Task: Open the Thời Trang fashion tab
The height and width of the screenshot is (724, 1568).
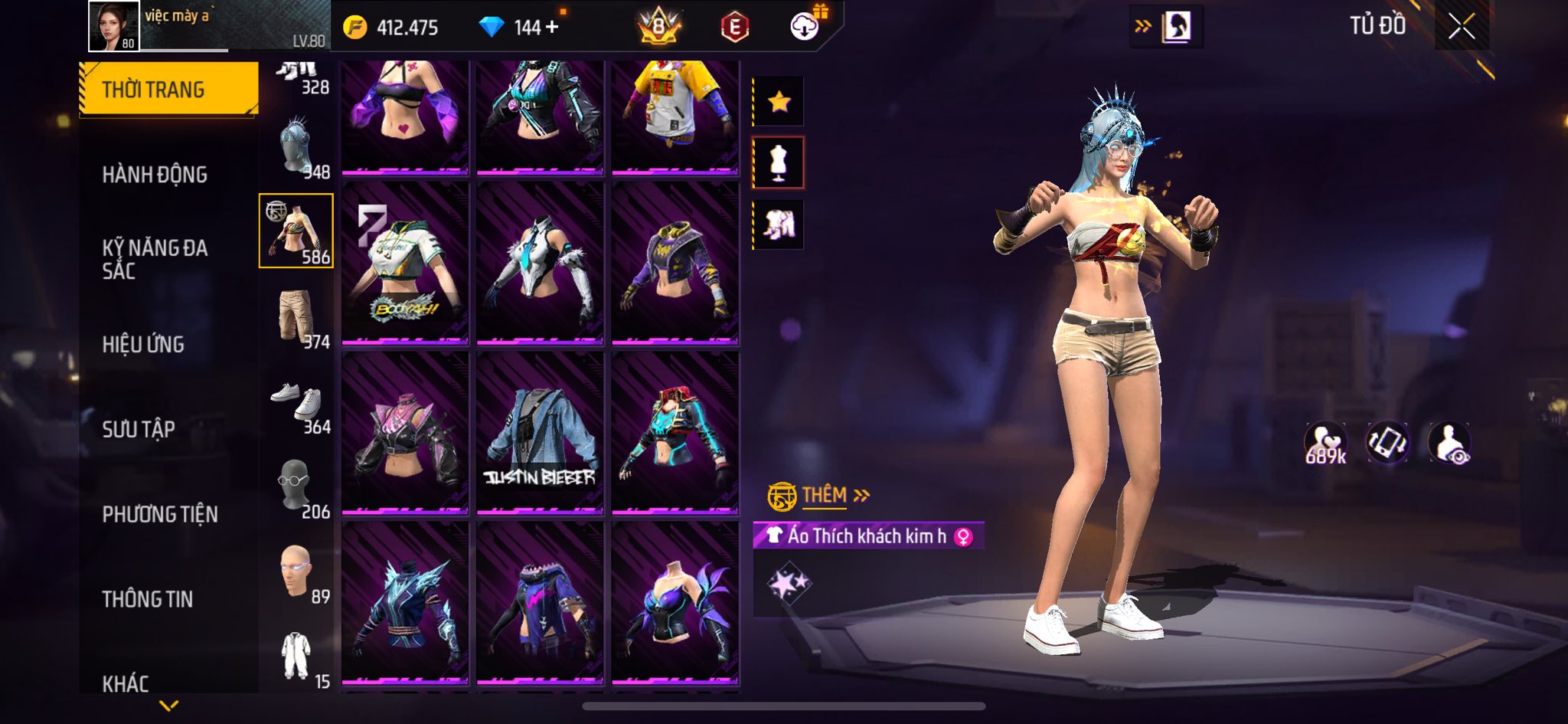Action: (168, 90)
